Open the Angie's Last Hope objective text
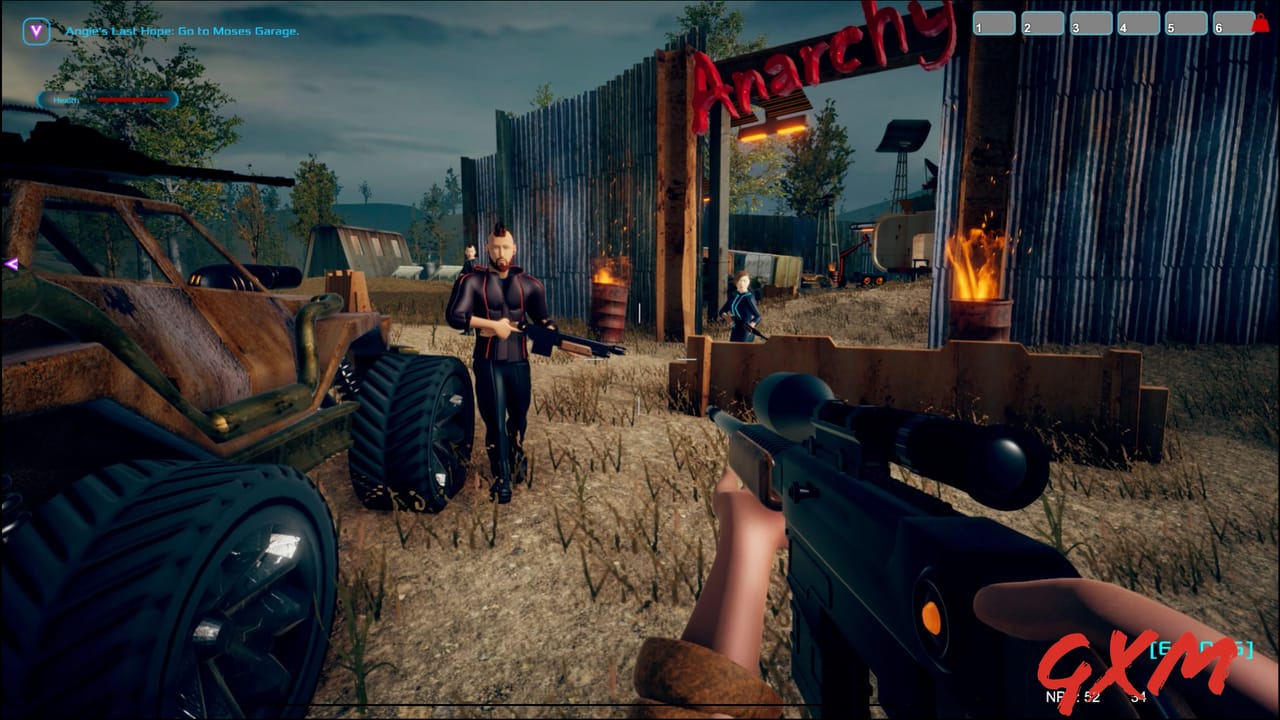The height and width of the screenshot is (720, 1280). coord(182,32)
